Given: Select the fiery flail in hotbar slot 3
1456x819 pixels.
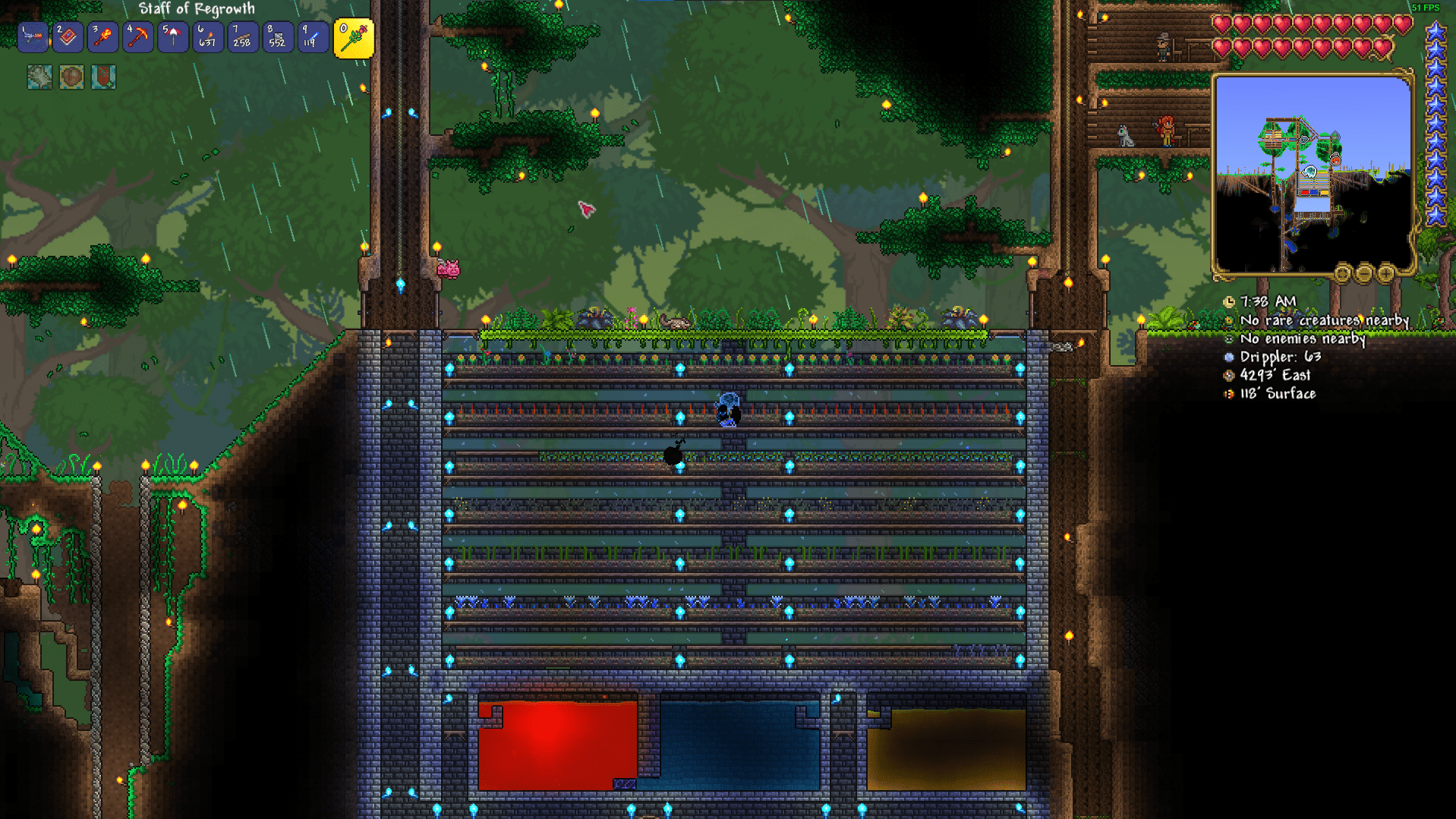Looking at the screenshot, I should coord(102,36).
